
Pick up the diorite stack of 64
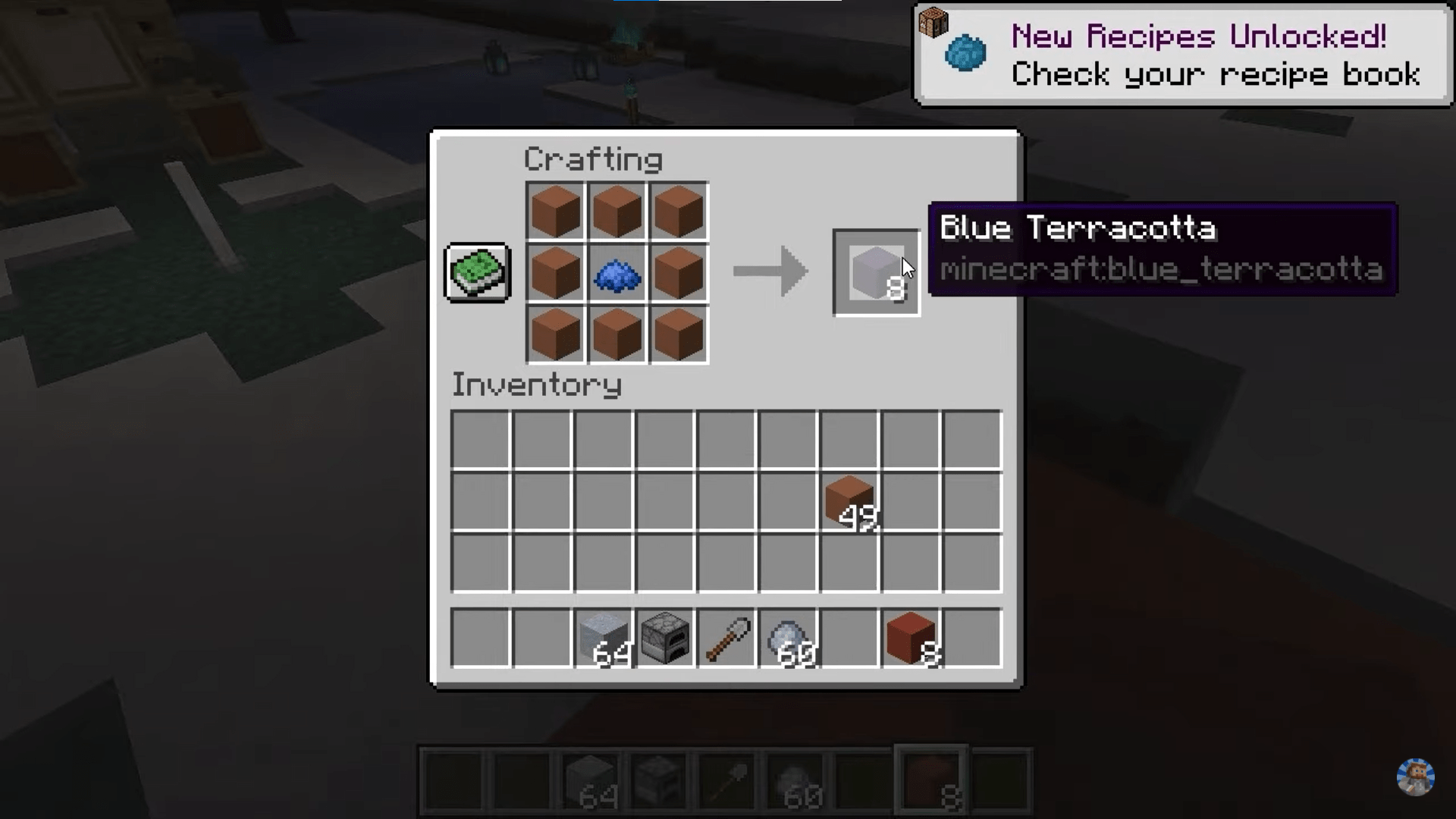tap(604, 639)
